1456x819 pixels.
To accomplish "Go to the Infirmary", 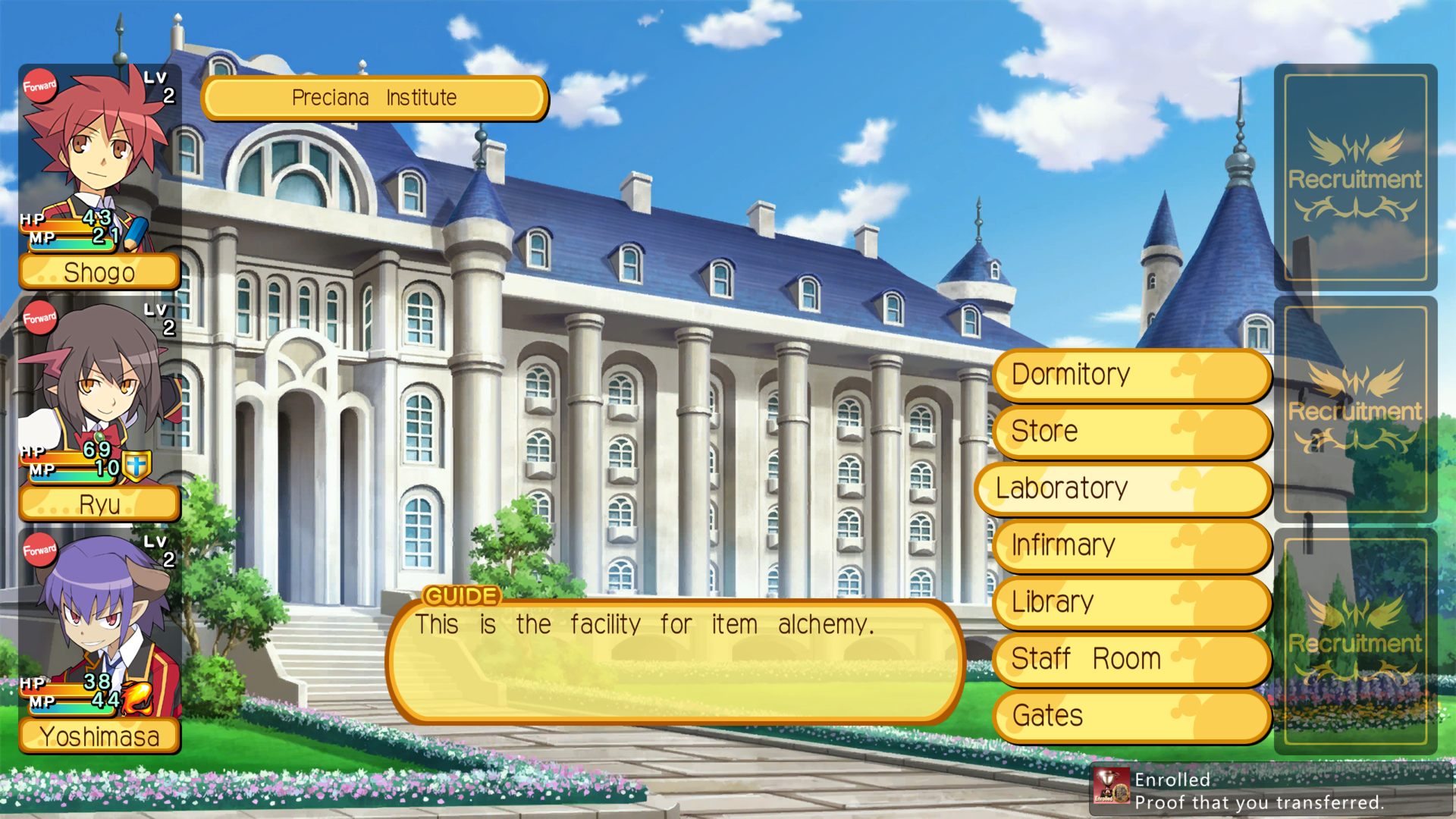I will [x=1131, y=545].
